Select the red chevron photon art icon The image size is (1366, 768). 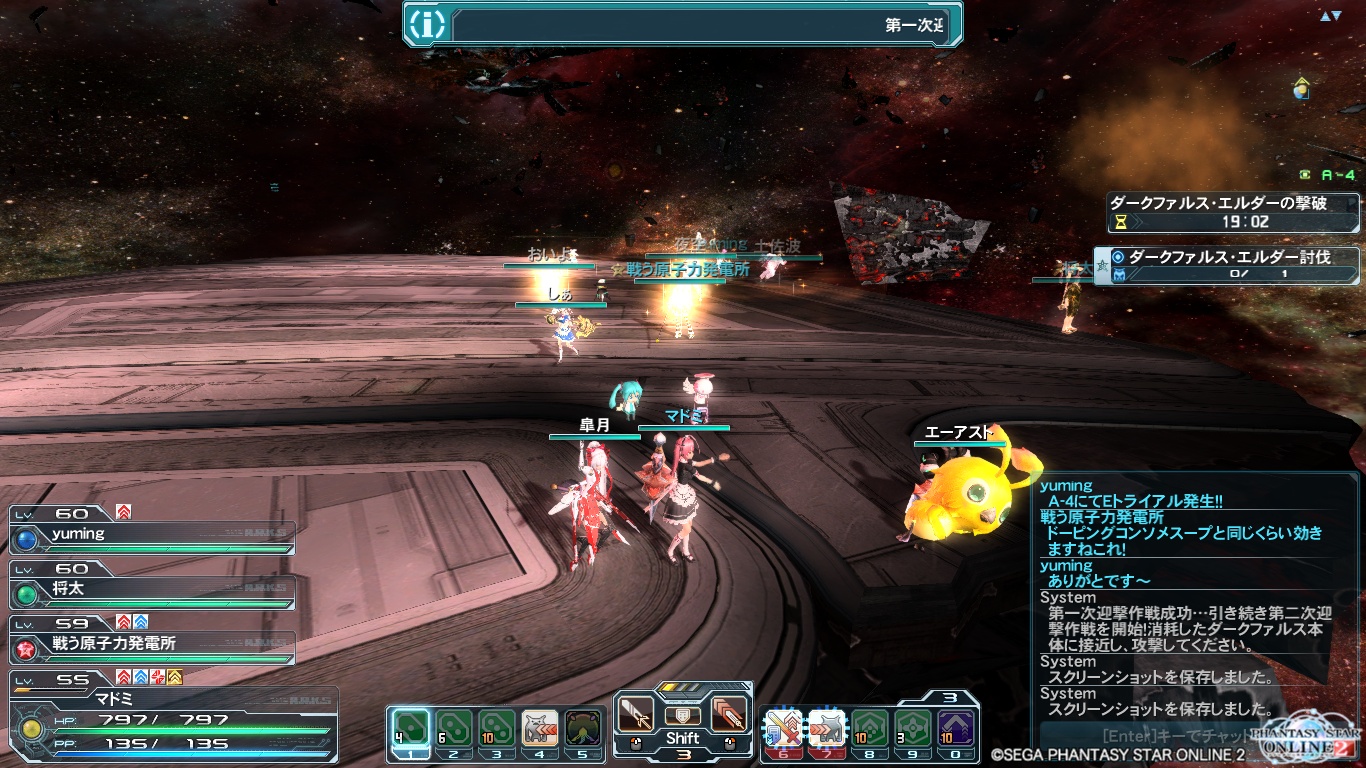point(728,714)
